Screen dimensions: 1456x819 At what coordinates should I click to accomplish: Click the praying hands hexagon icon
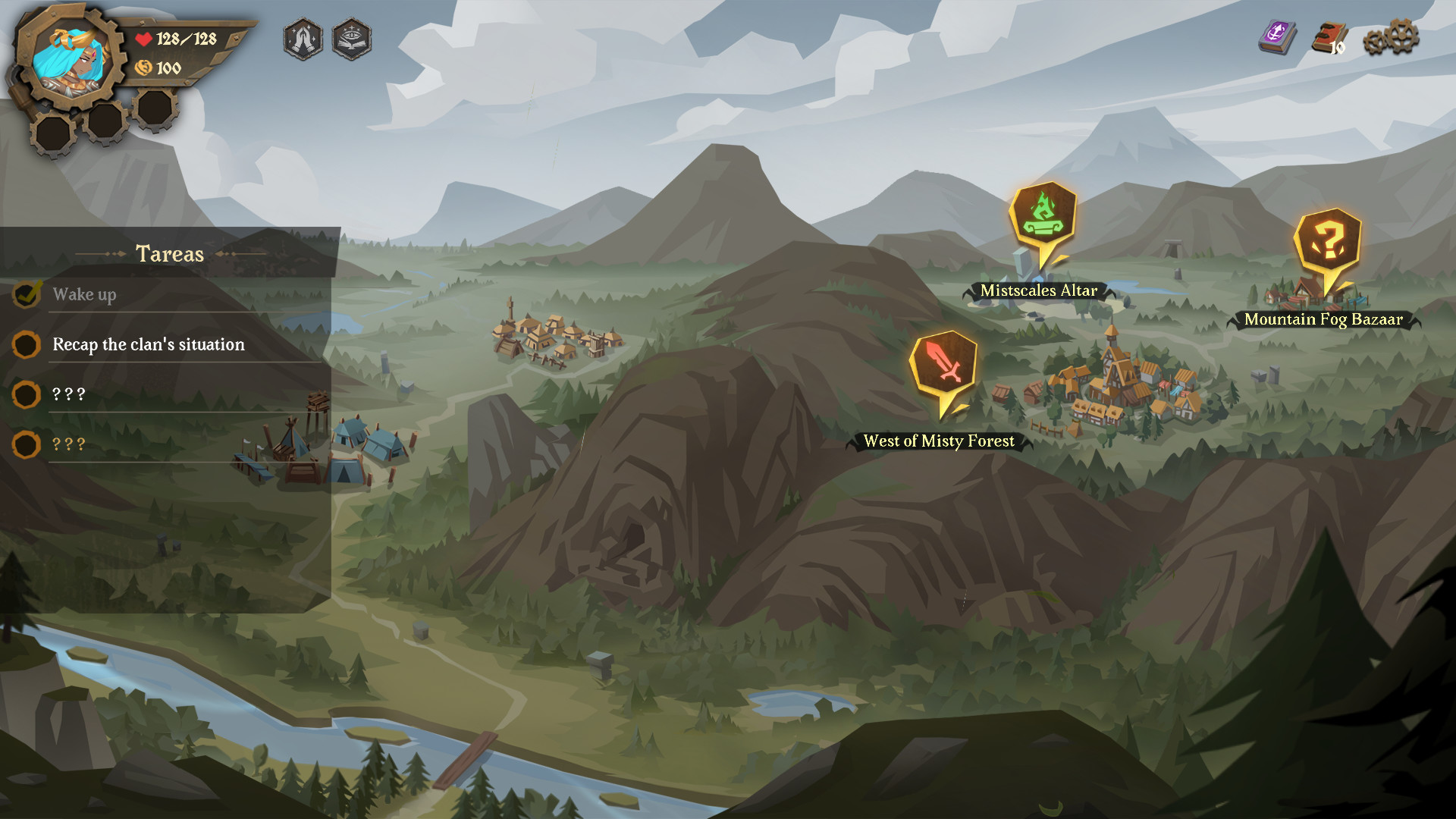tap(303, 39)
